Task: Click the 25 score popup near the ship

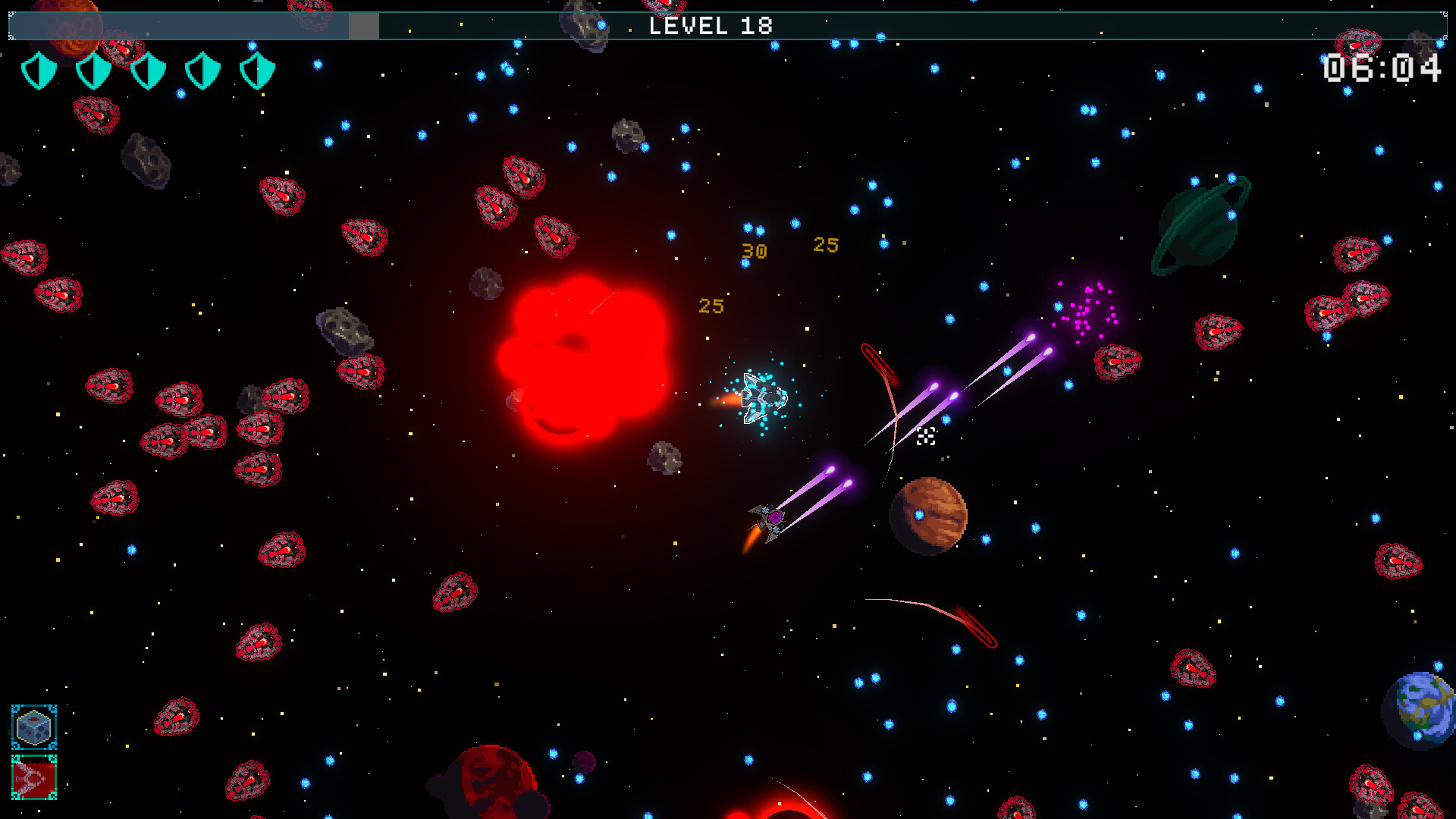Action: (x=711, y=305)
